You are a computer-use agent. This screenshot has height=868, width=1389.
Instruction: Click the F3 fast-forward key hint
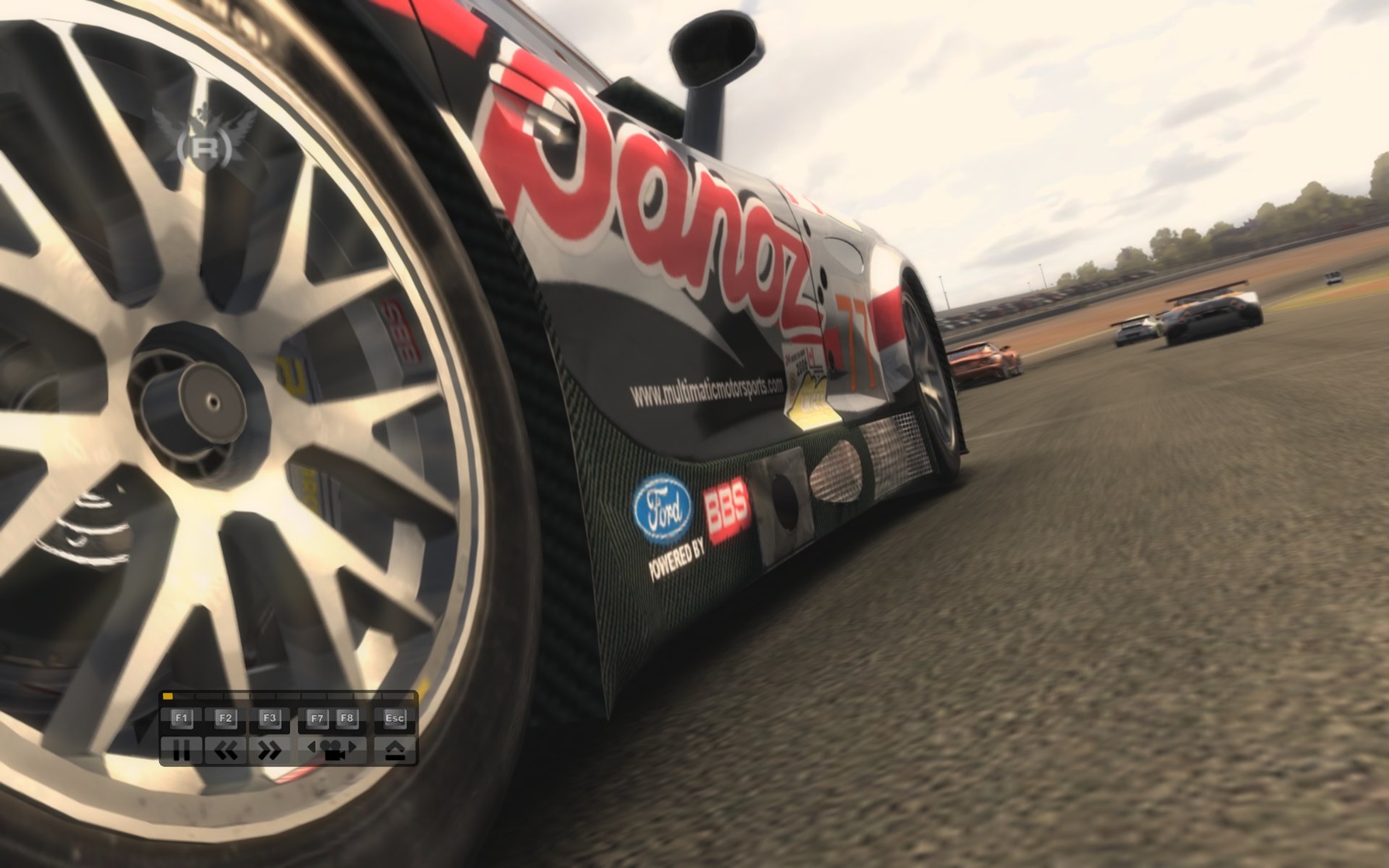[269, 718]
